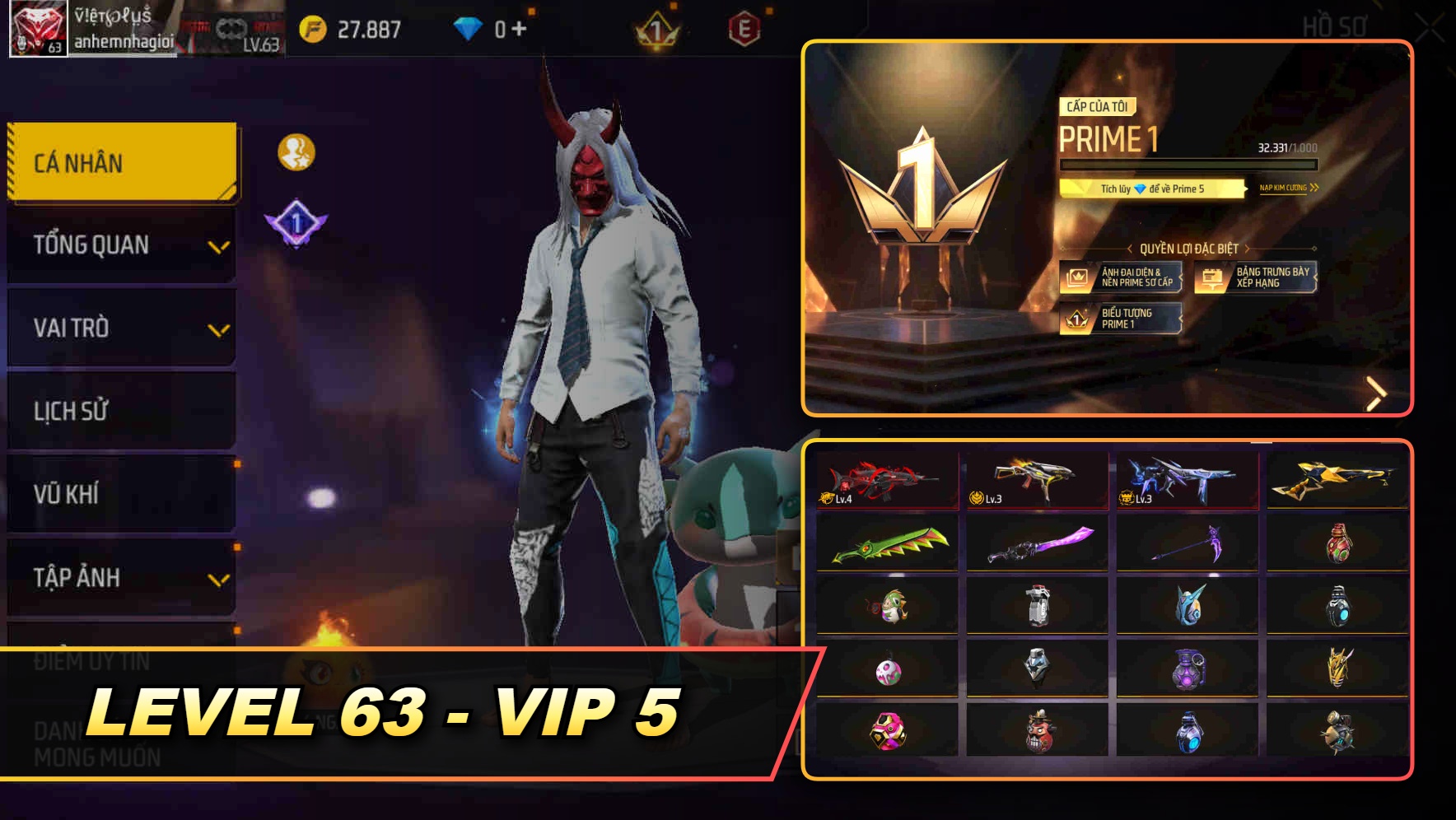Expand the Vai Trò section
The height and width of the screenshot is (820, 1456).
click(119, 328)
